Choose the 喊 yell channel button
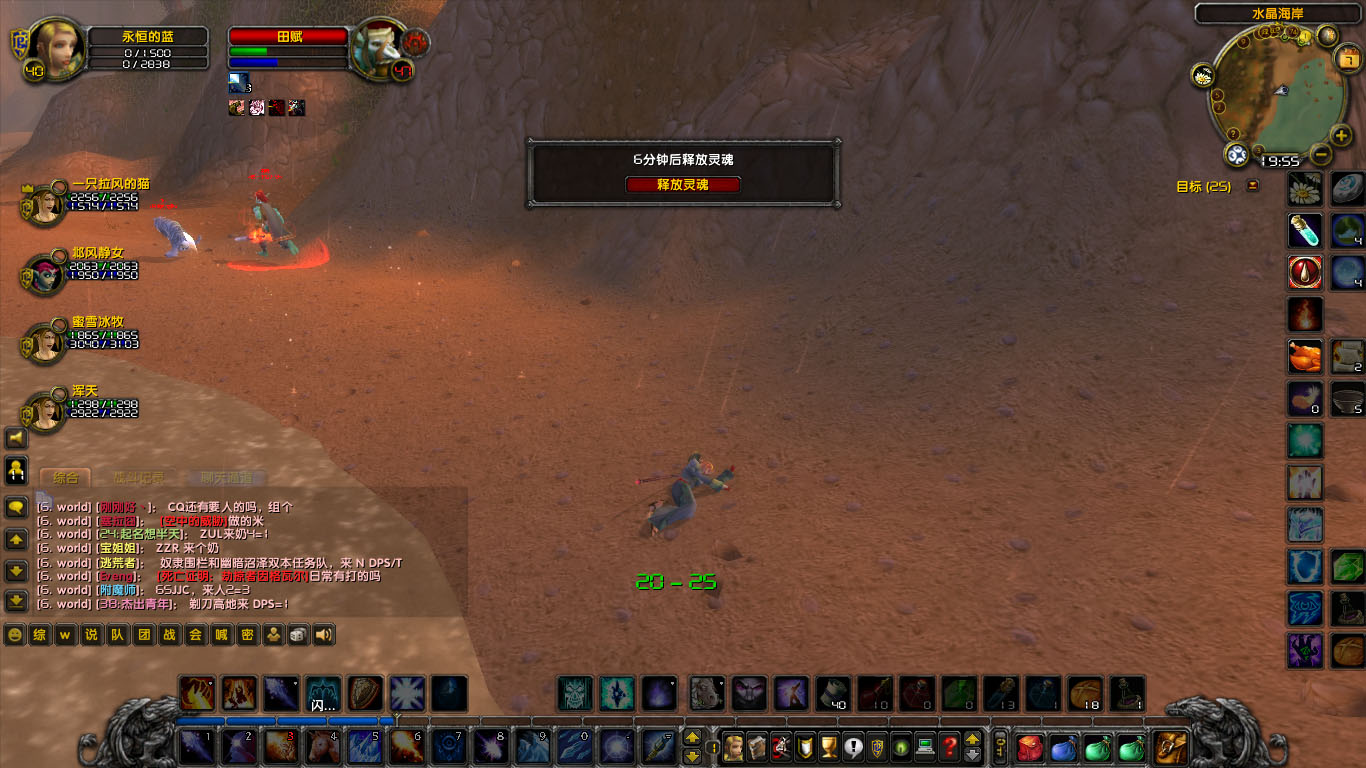Screen dimensions: 1366x768 point(221,635)
